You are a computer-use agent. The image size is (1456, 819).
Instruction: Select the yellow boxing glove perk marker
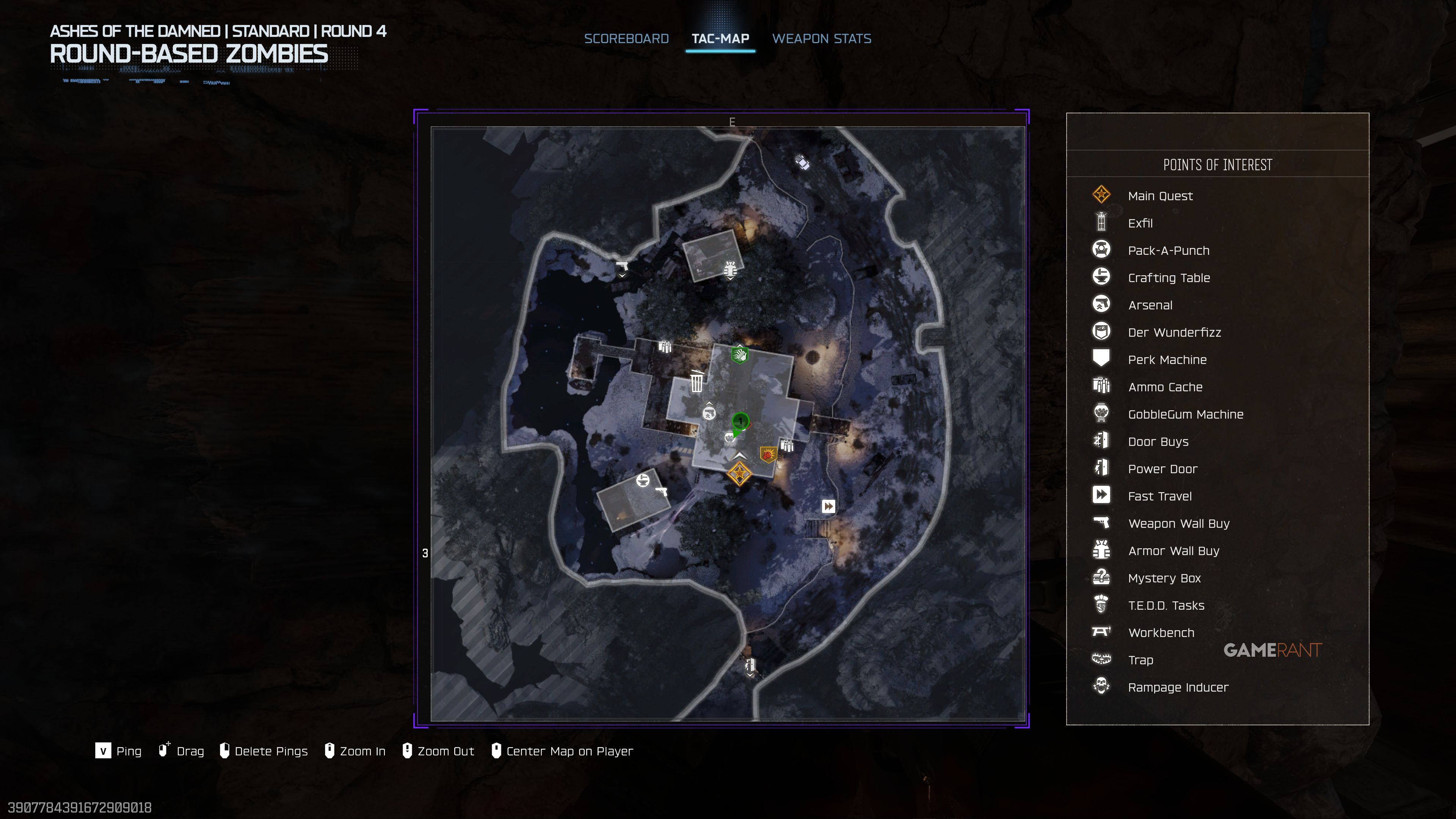(767, 454)
